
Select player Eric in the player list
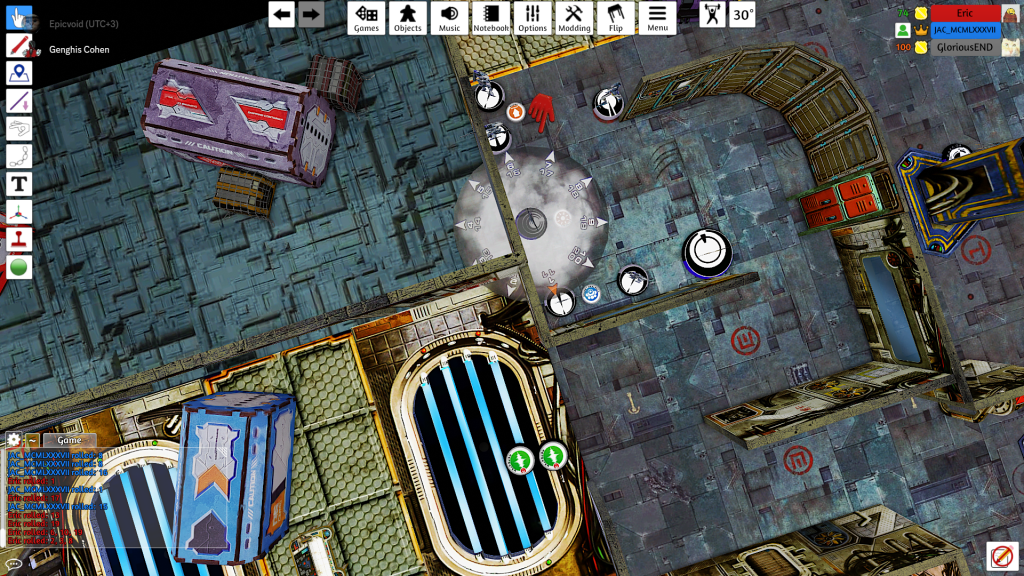[964, 13]
